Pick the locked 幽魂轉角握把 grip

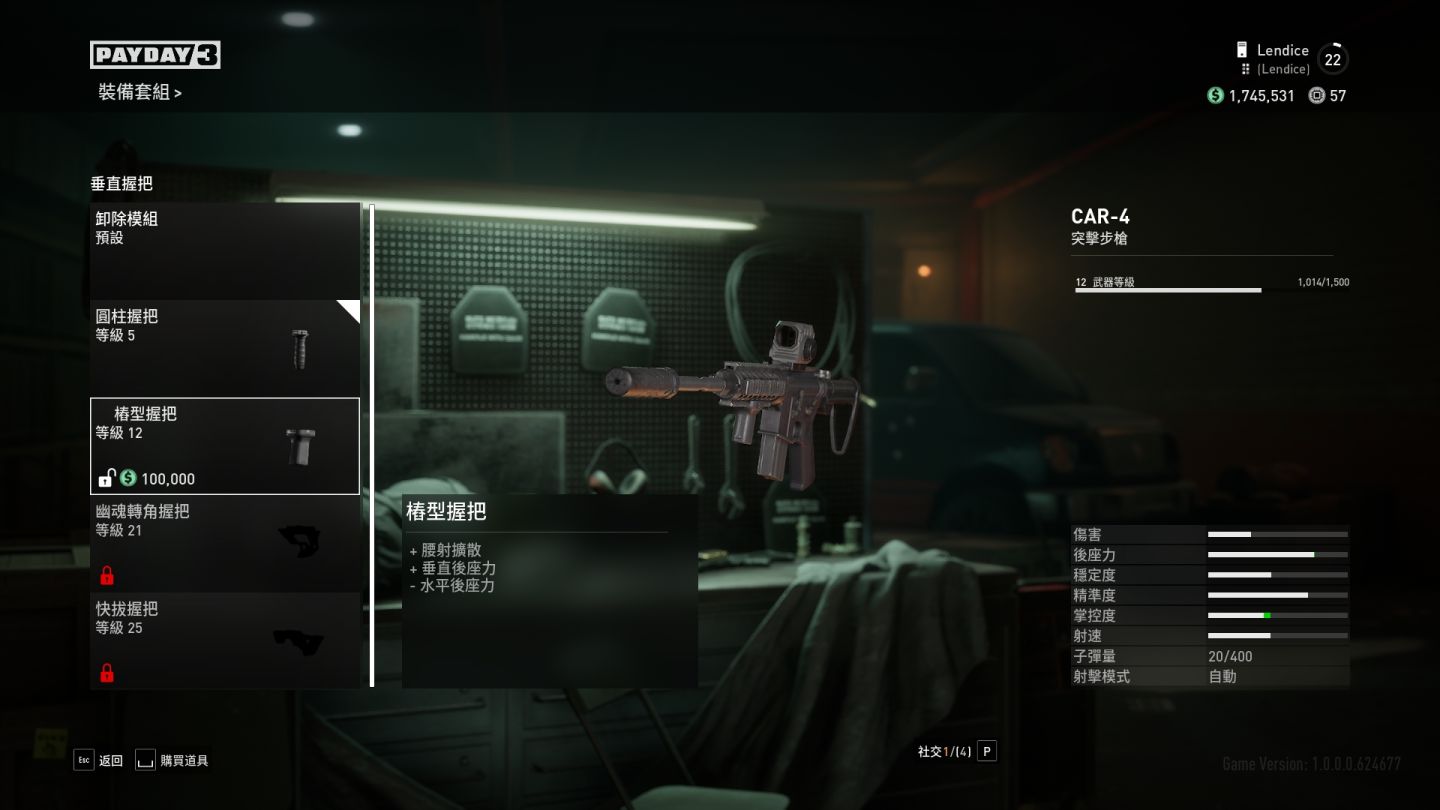[x=225, y=543]
